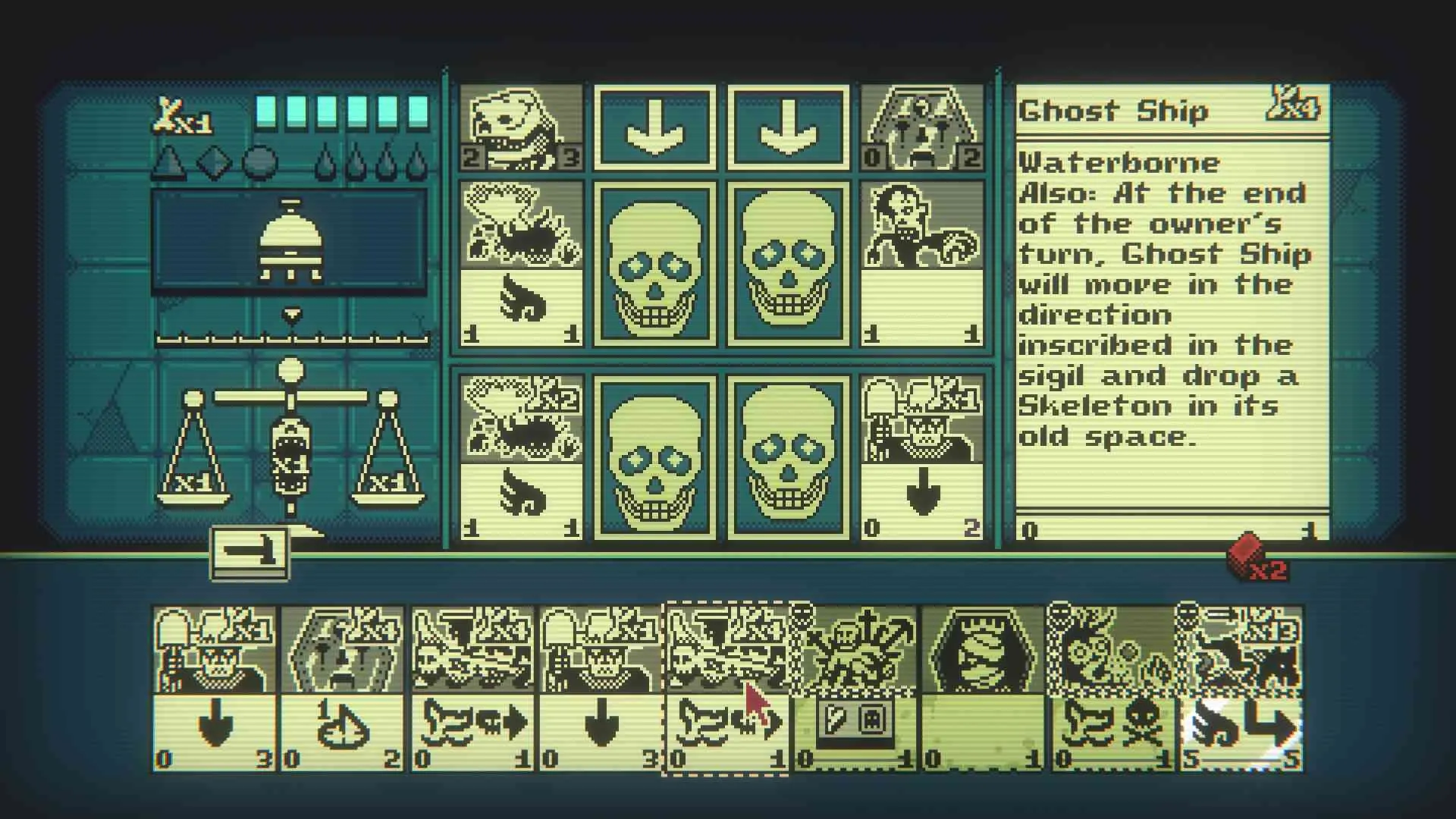Image resolution: width=1456 pixels, height=819 pixels.
Task: Click the opponent's winged-sigil 1/1 card
Action: click(521, 264)
